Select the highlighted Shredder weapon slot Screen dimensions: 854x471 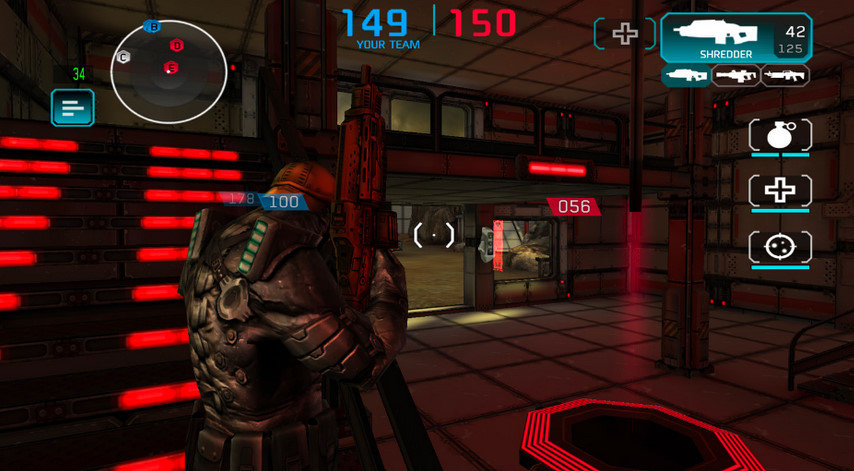pyautogui.click(x=685, y=75)
